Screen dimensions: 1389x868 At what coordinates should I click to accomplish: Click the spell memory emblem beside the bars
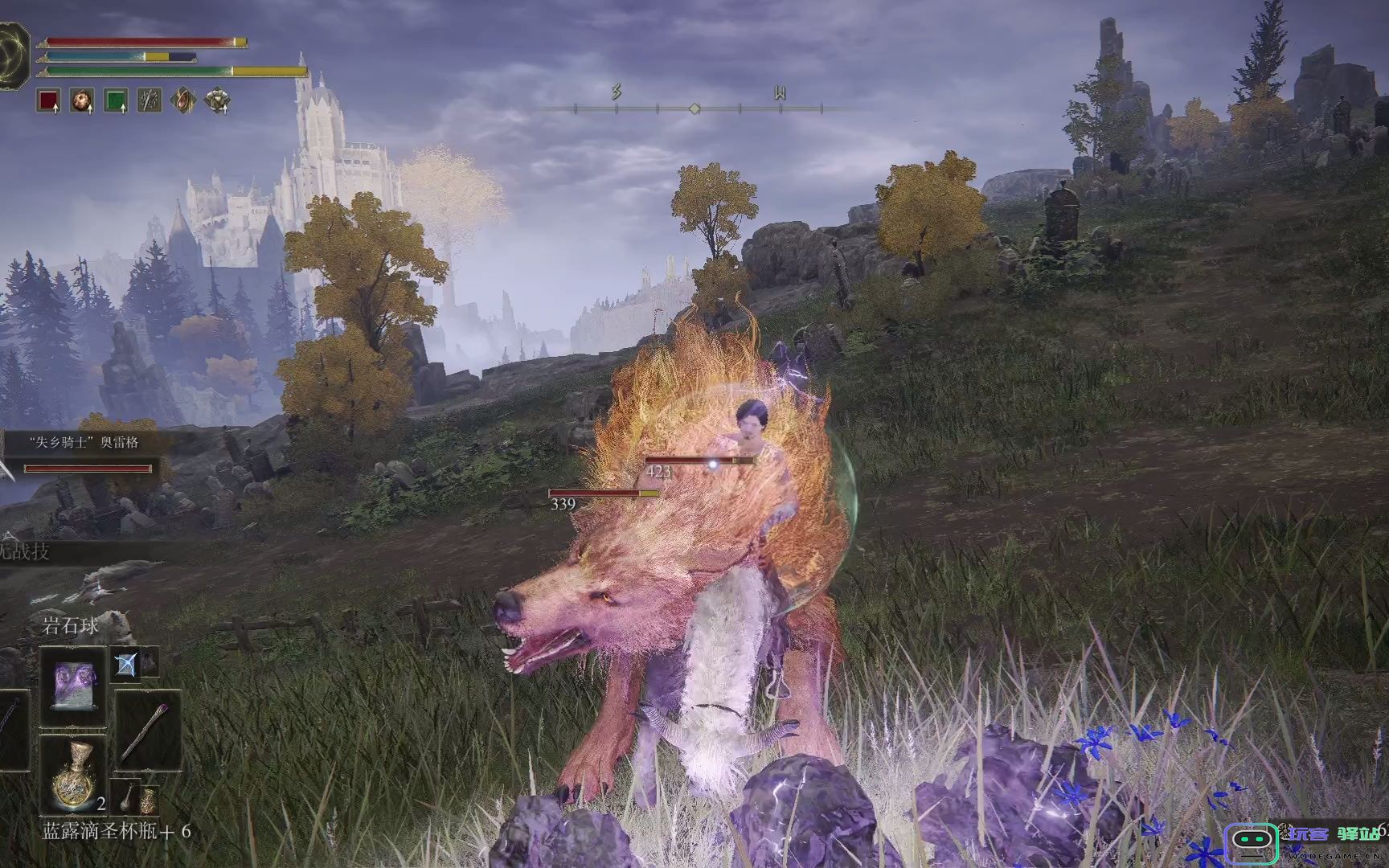(14, 50)
